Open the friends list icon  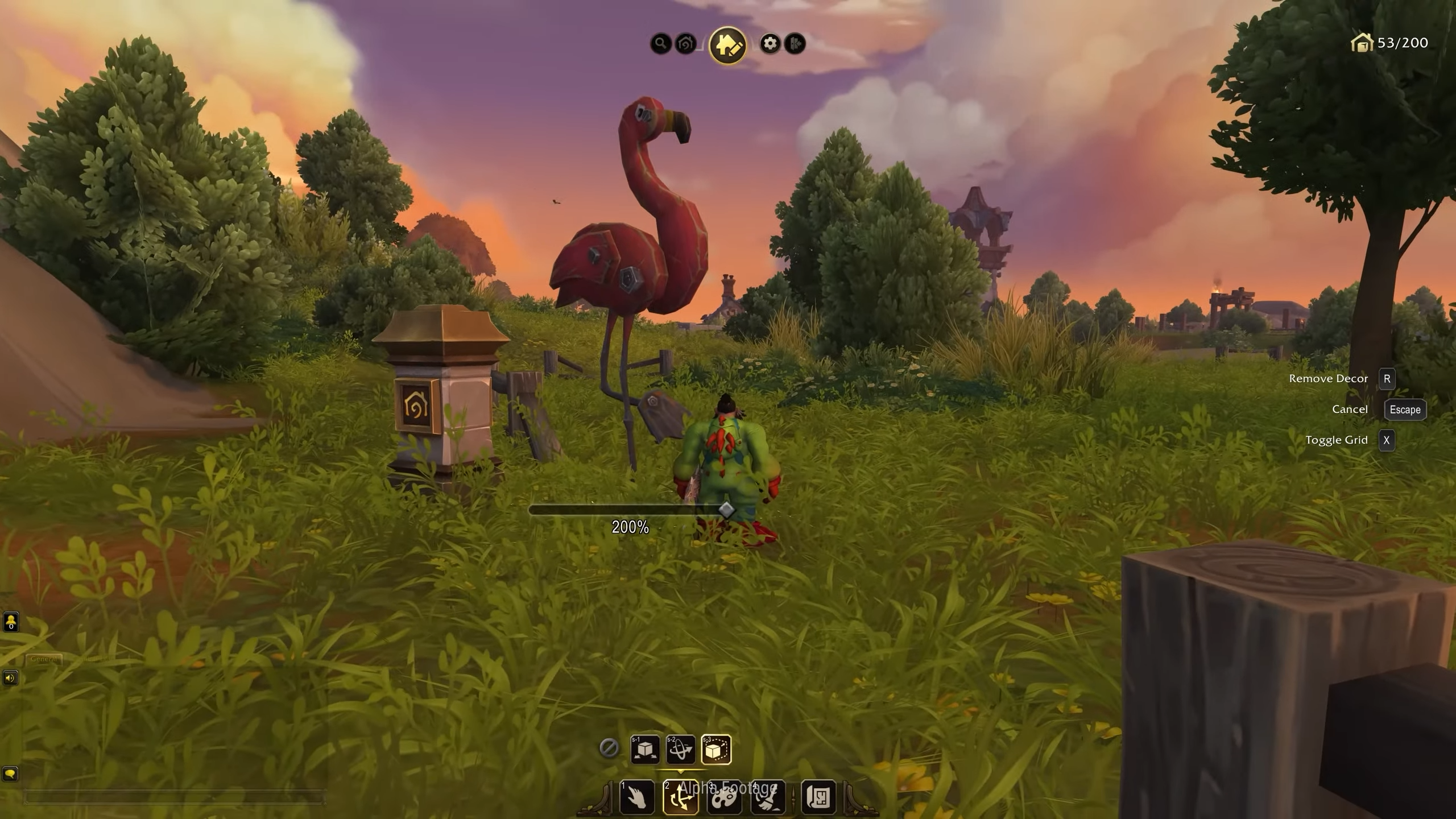click(11, 622)
